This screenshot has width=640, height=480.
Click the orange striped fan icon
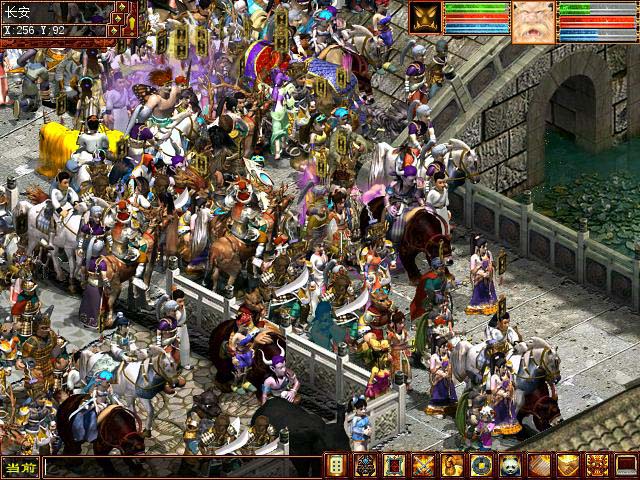click(540, 465)
